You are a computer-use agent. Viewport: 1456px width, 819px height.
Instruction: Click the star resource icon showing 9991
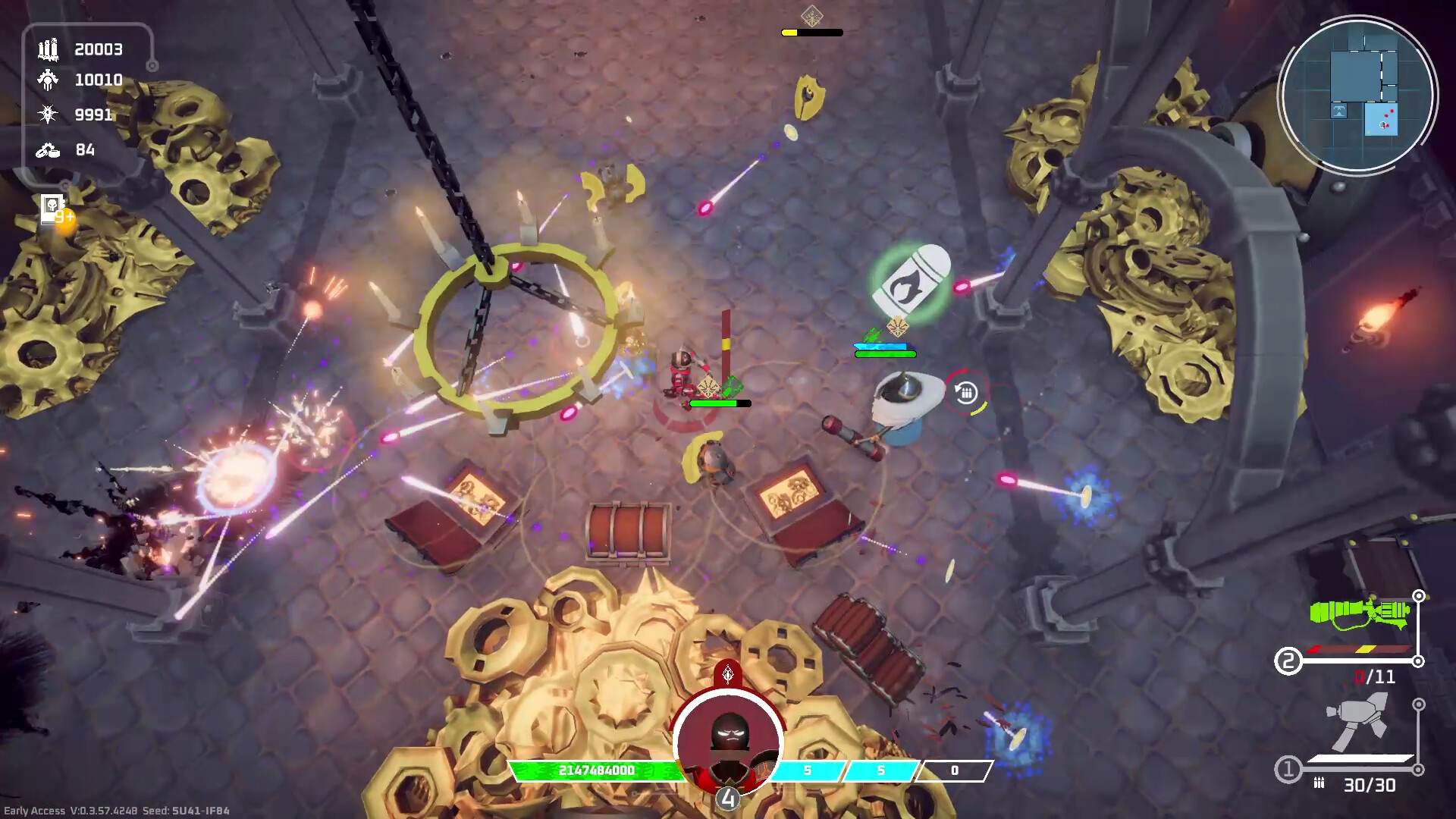click(x=47, y=114)
